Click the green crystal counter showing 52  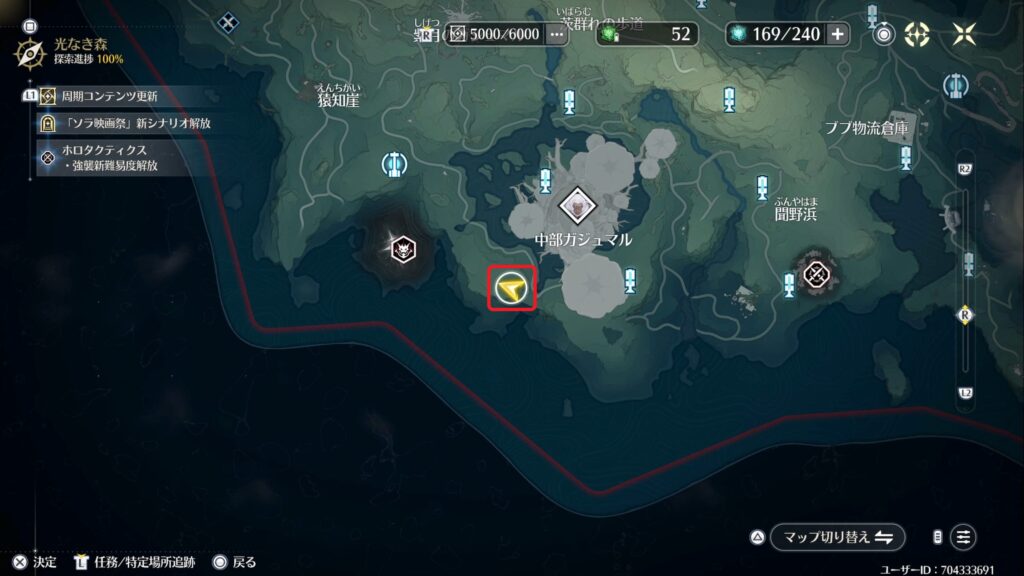point(648,34)
